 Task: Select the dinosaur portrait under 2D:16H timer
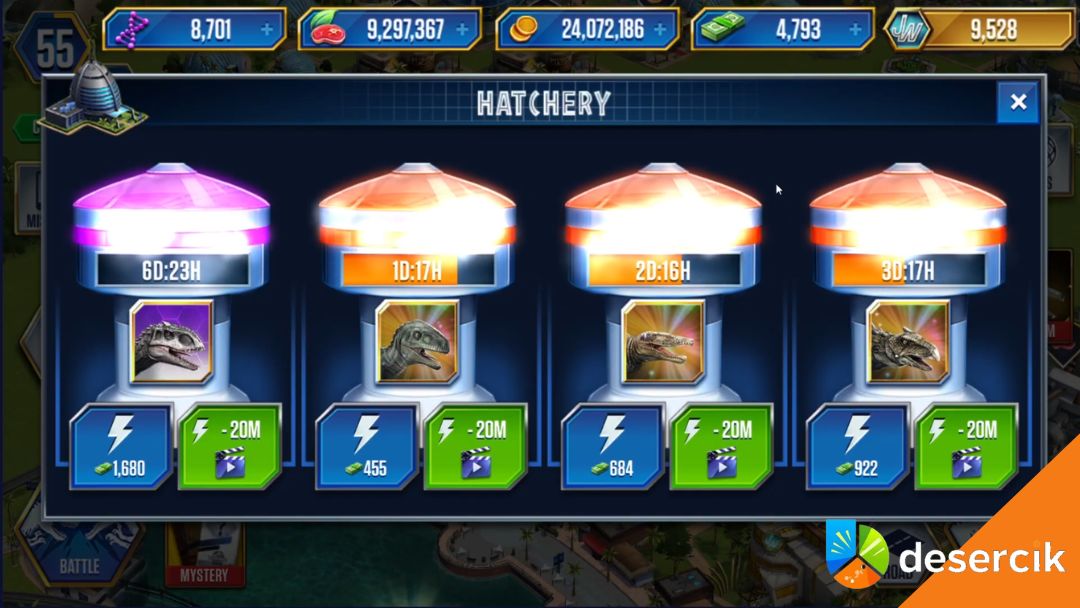pyautogui.click(x=662, y=342)
